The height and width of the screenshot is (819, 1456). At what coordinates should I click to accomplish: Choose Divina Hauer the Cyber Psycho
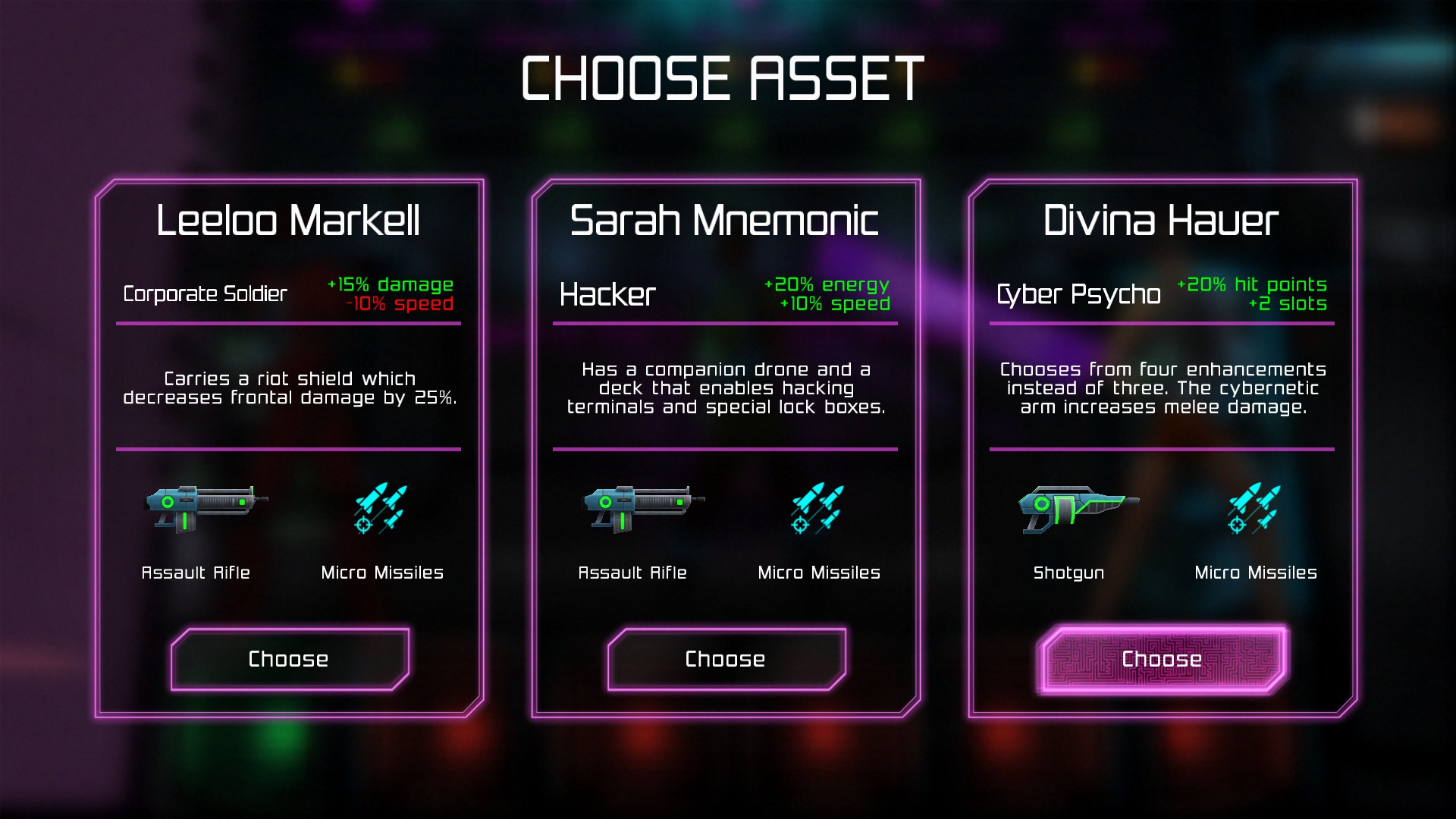[1162, 659]
